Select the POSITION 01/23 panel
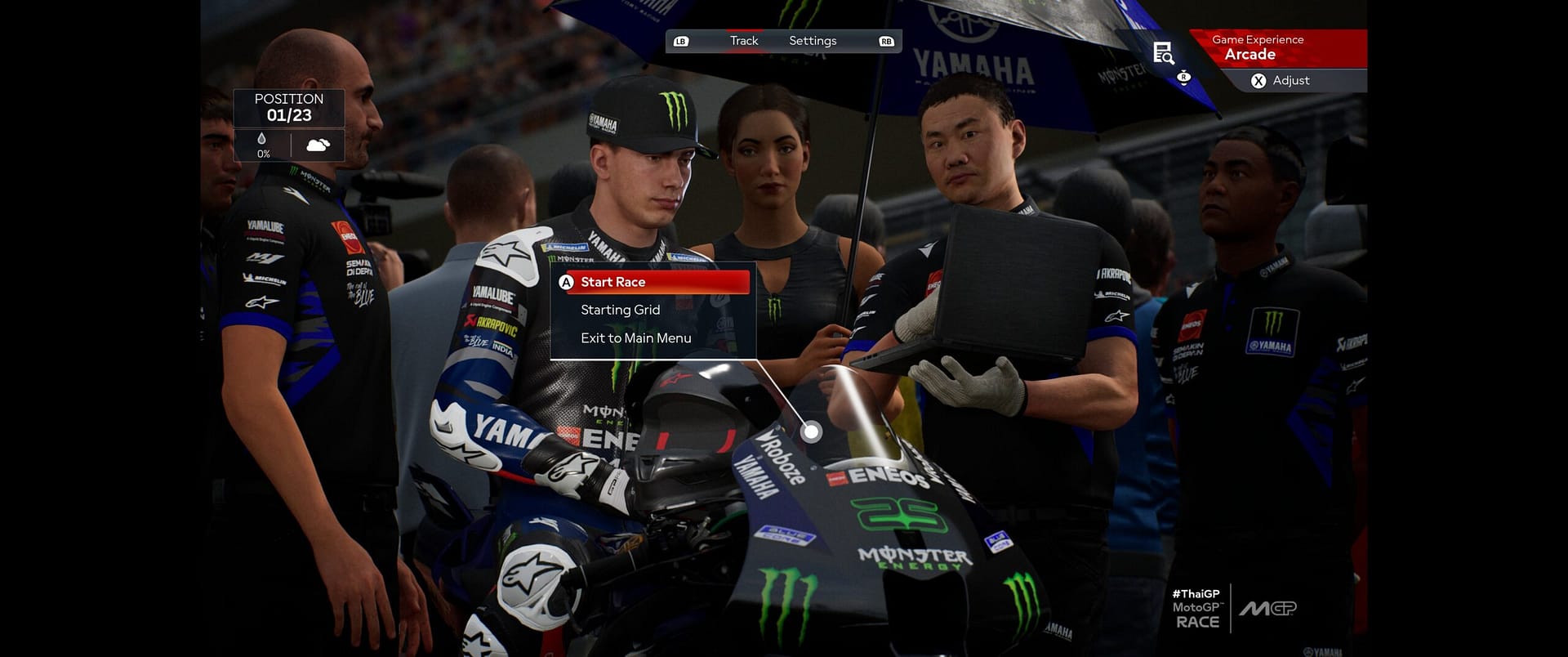 click(288, 106)
